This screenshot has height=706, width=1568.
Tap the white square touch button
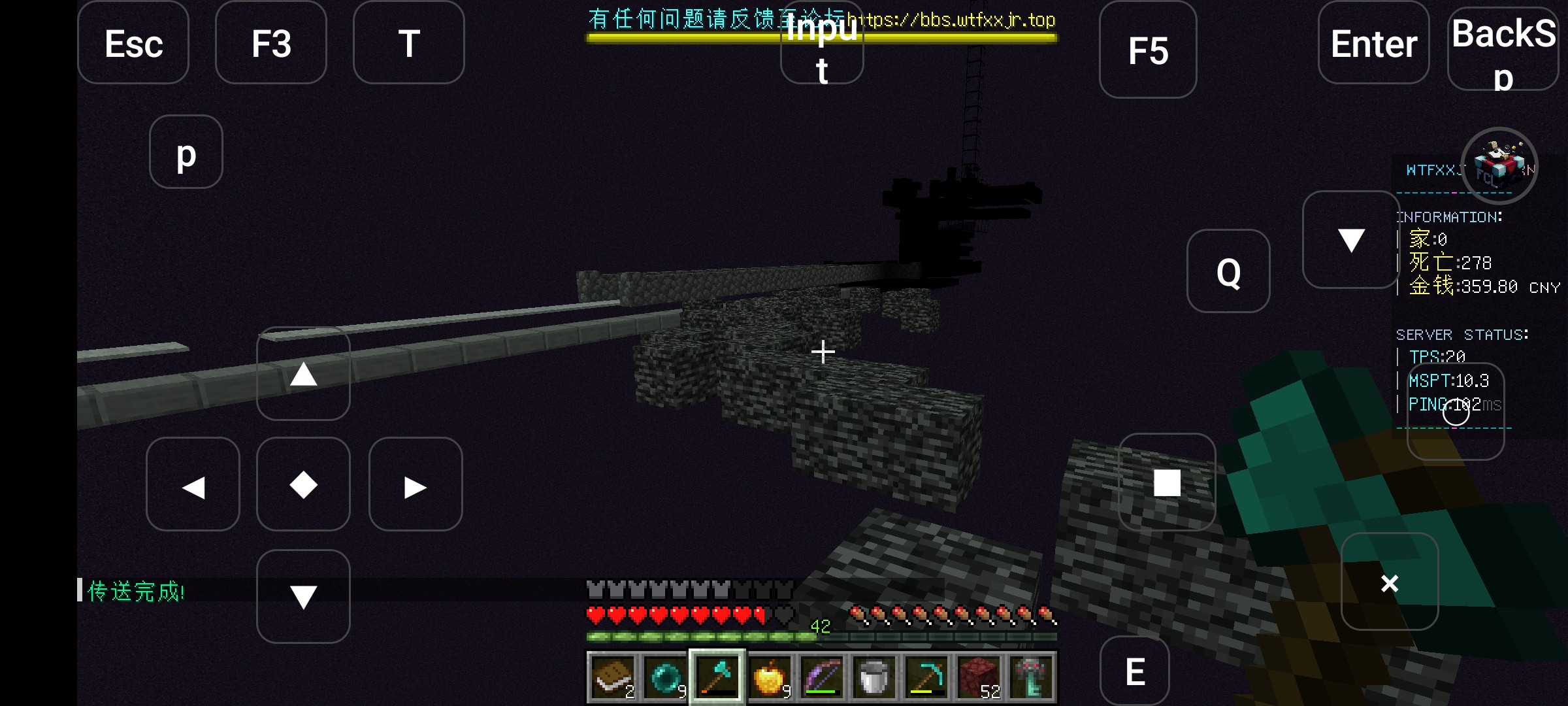pyautogui.click(x=1167, y=482)
